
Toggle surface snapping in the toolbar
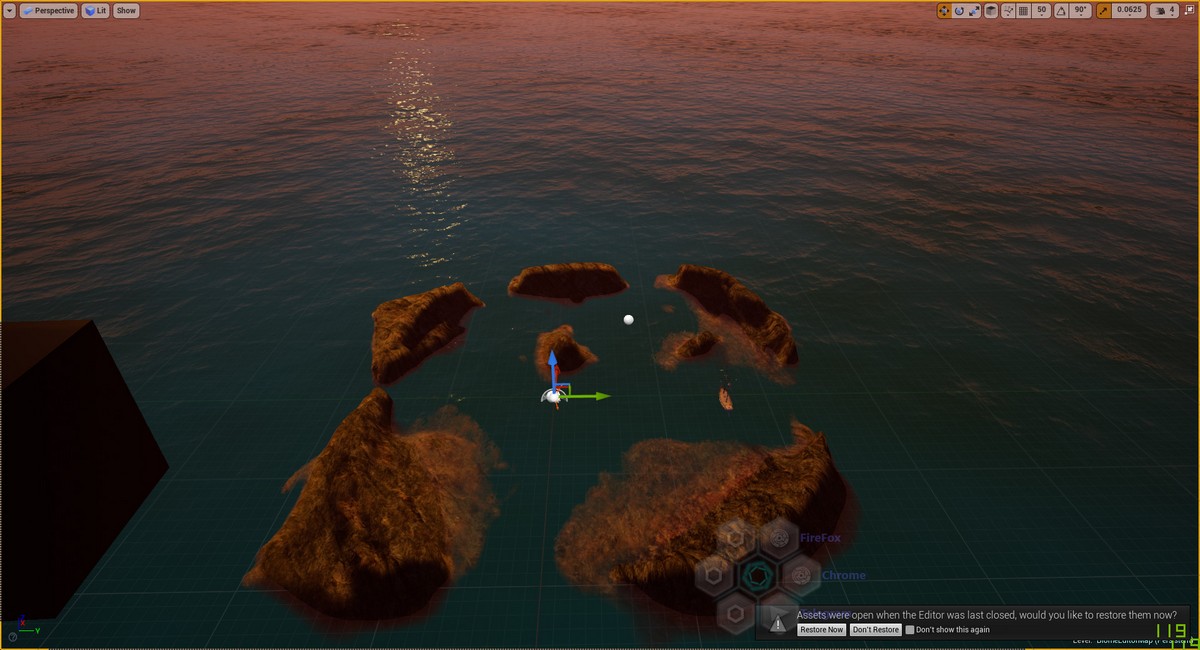pos(1007,10)
